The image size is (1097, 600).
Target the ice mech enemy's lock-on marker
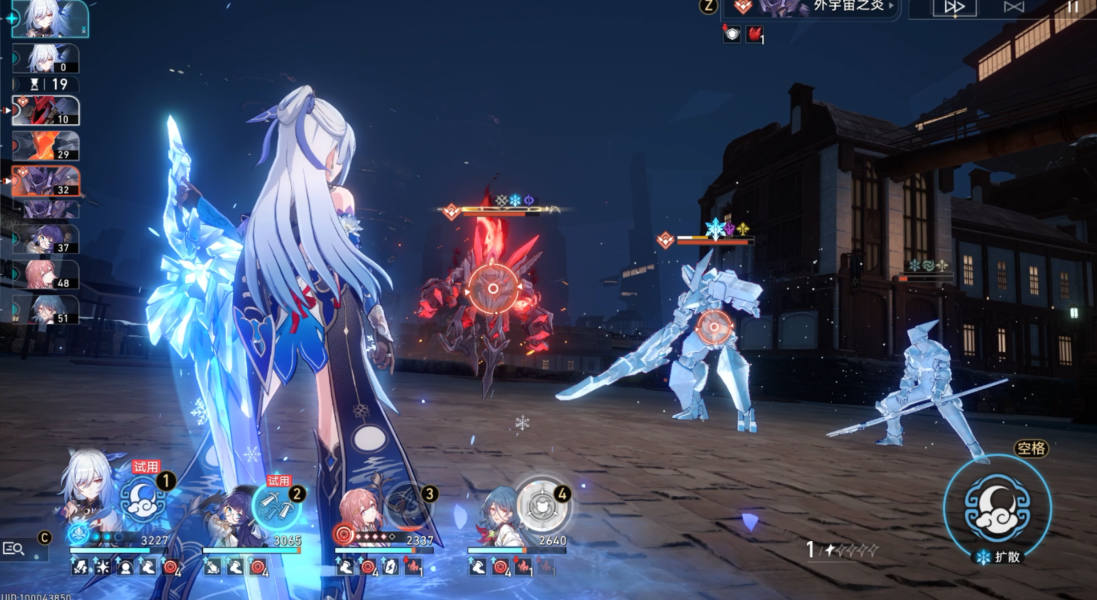pos(714,325)
